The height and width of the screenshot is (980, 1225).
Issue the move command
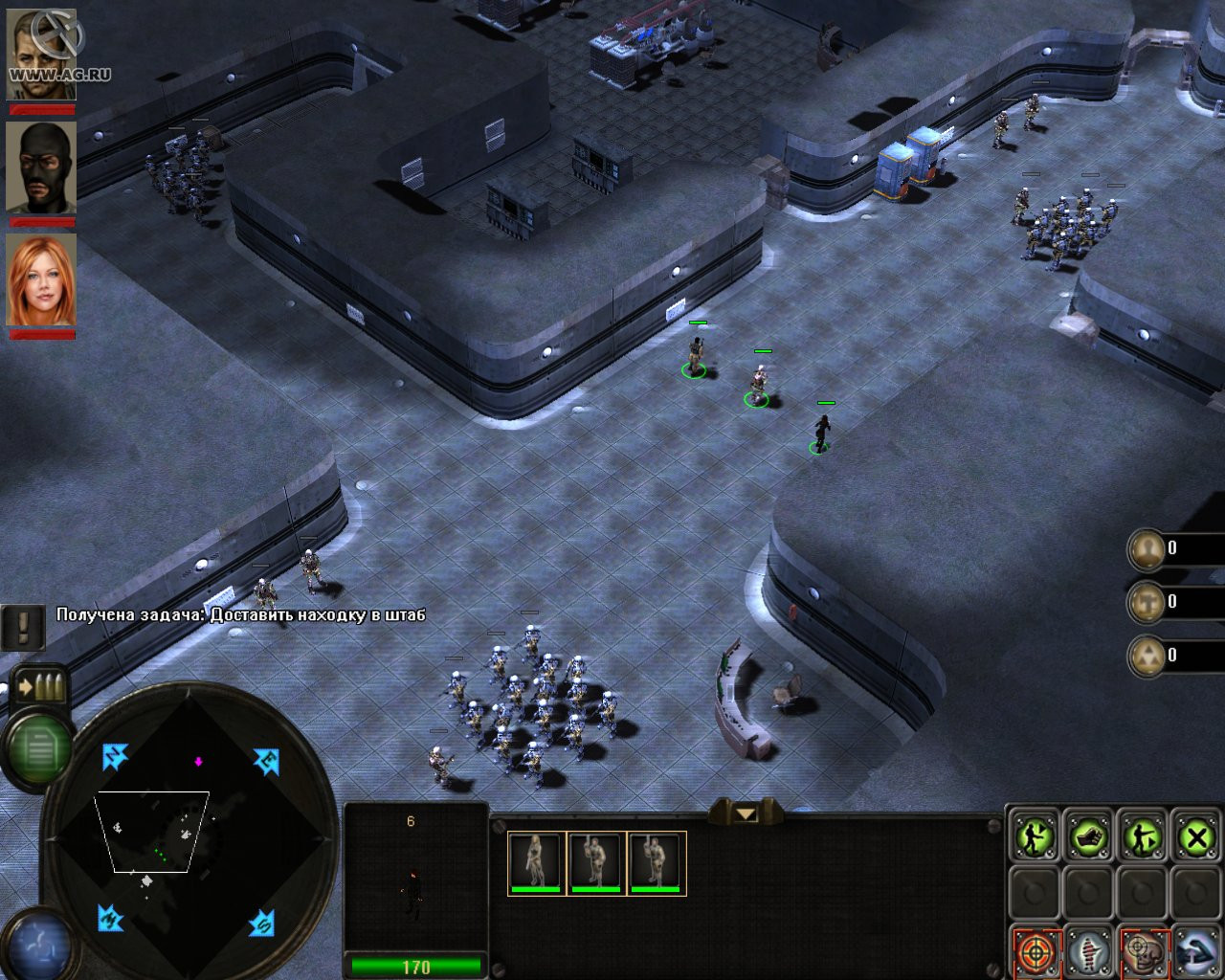point(1035,838)
